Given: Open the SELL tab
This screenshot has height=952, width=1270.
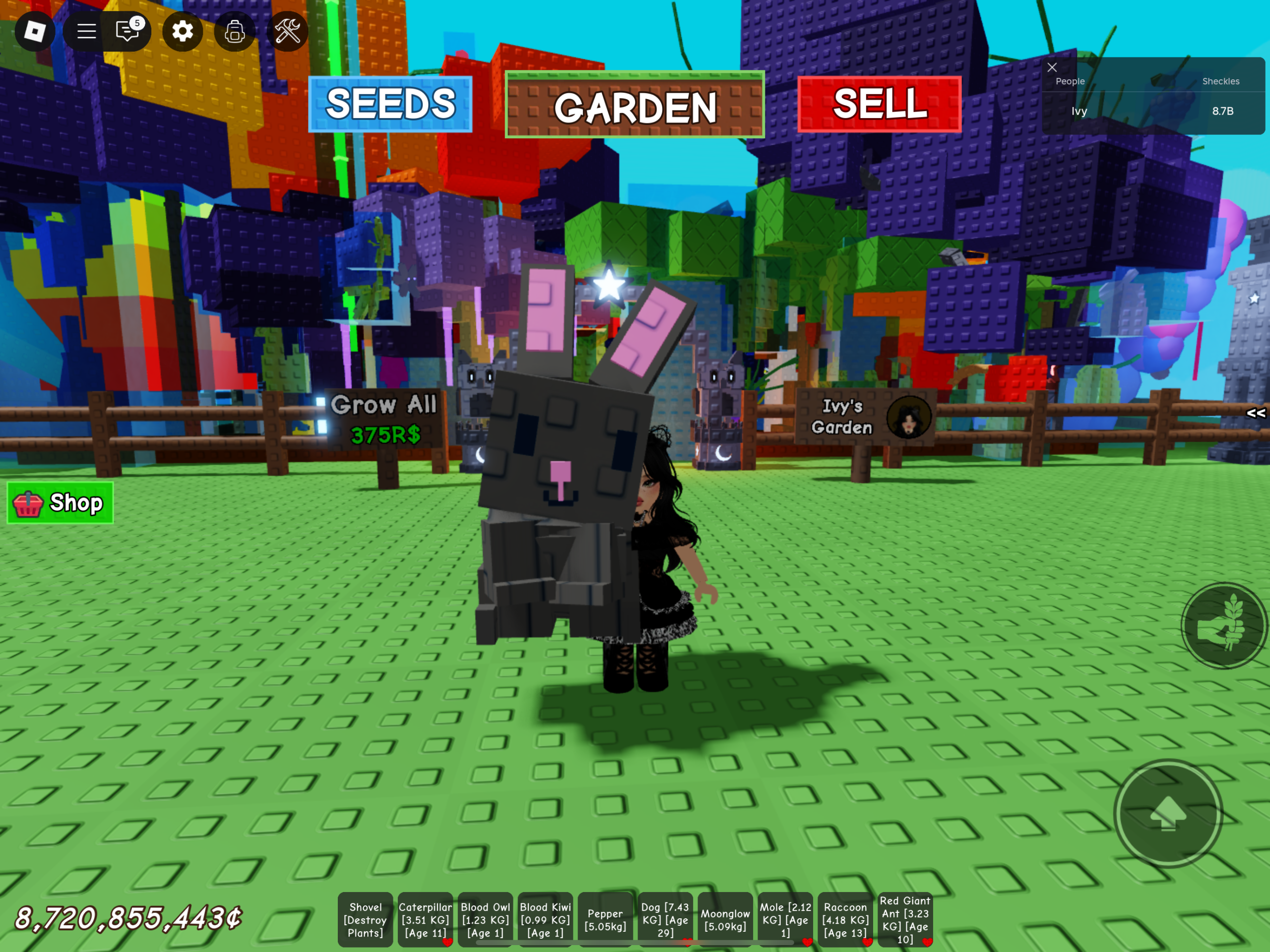Looking at the screenshot, I should coord(879,104).
